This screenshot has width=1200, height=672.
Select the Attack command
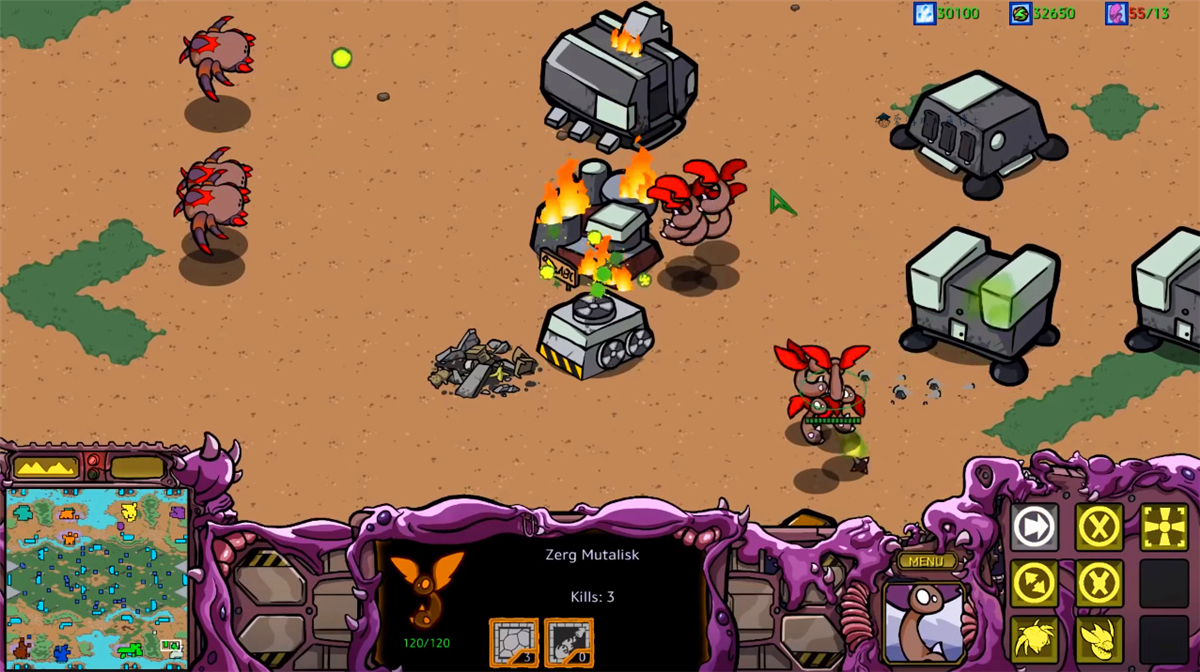pyautogui.click(x=1163, y=527)
